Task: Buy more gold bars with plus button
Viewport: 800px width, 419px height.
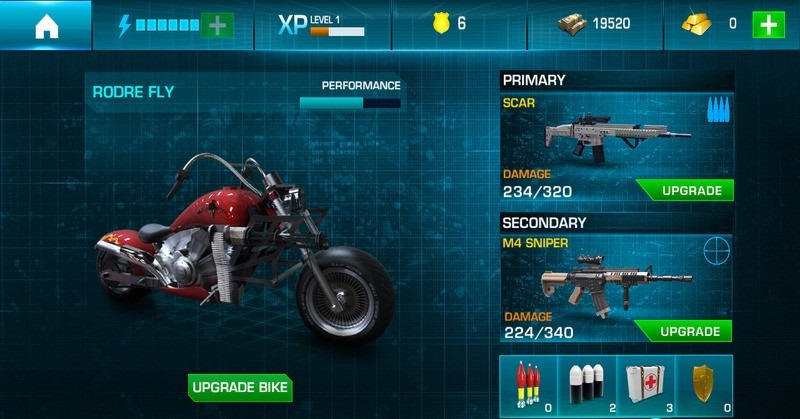Action: pos(767,25)
